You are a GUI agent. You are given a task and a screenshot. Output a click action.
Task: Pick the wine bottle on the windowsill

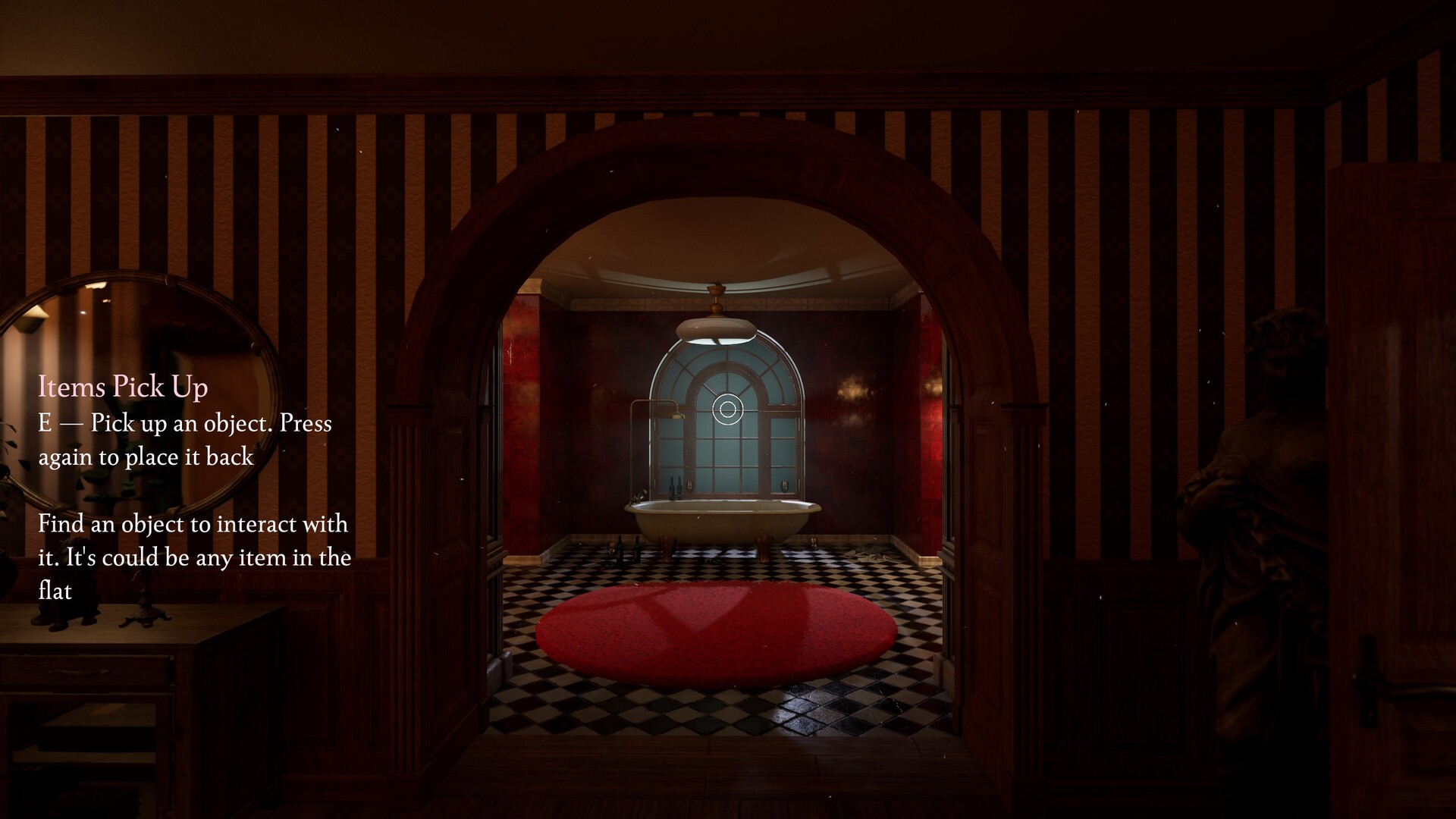(x=673, y=489)
